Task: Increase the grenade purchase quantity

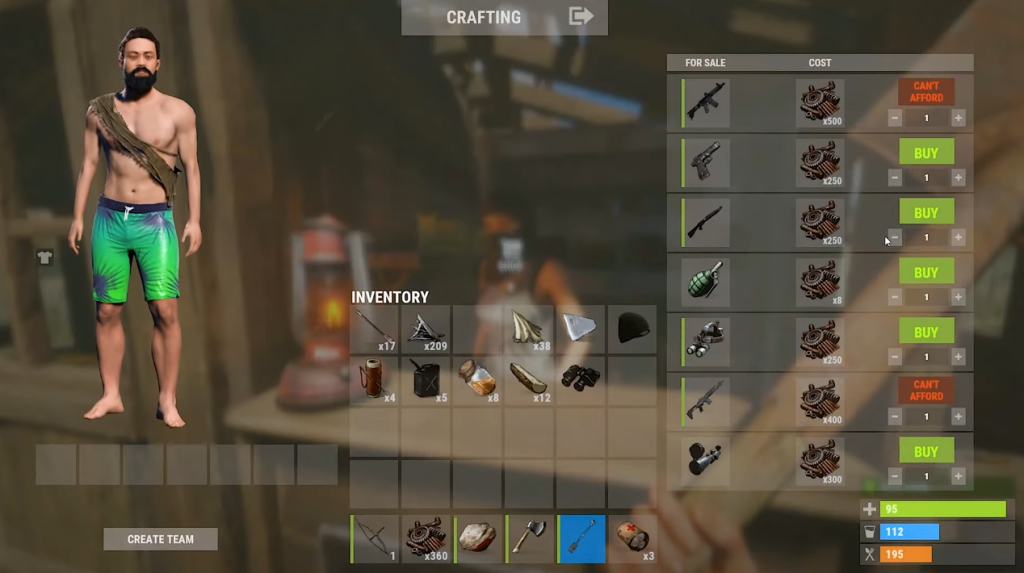Action: (958, 297)
